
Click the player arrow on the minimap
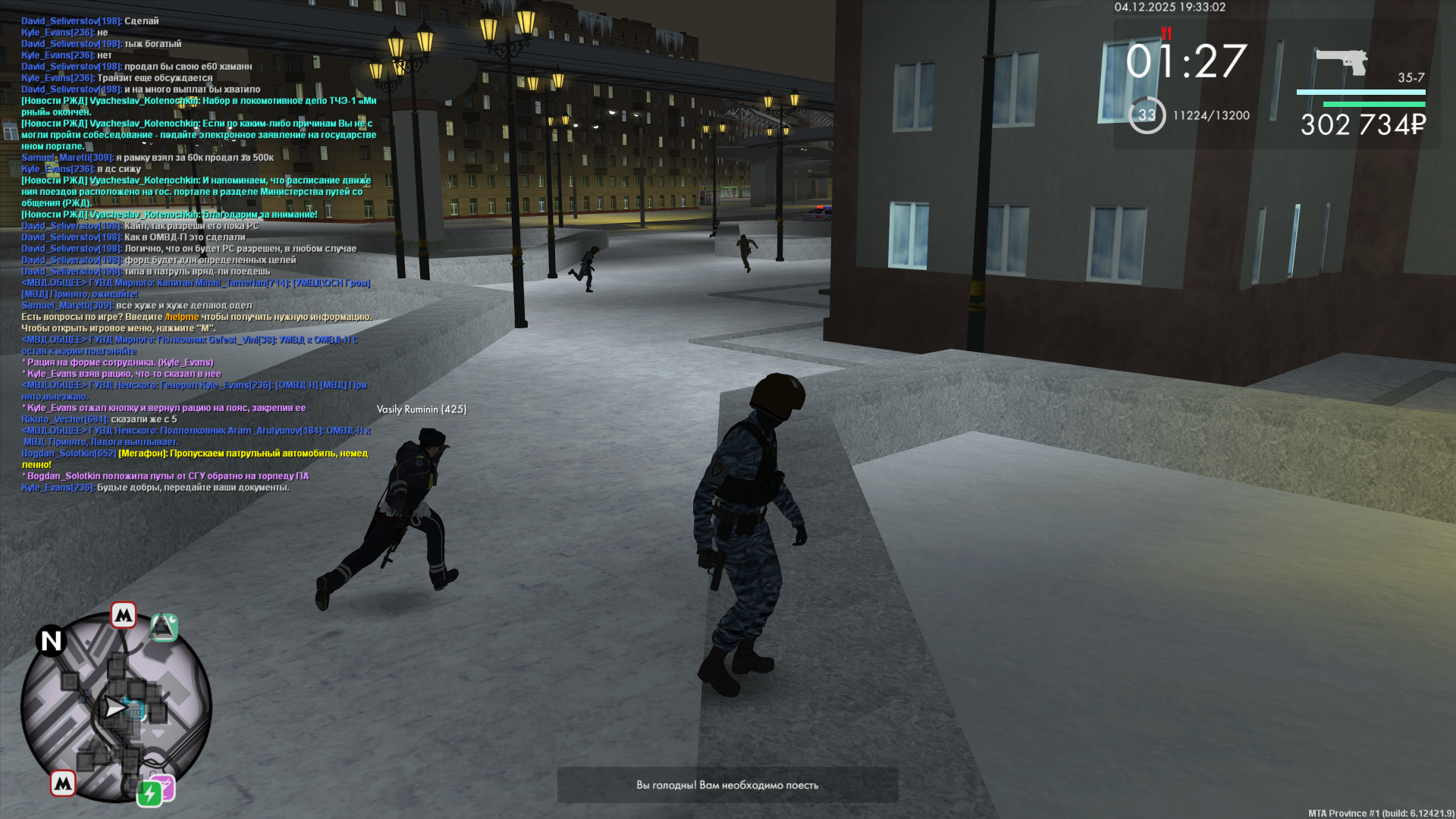pyautogui.click(x=114, y=708)
